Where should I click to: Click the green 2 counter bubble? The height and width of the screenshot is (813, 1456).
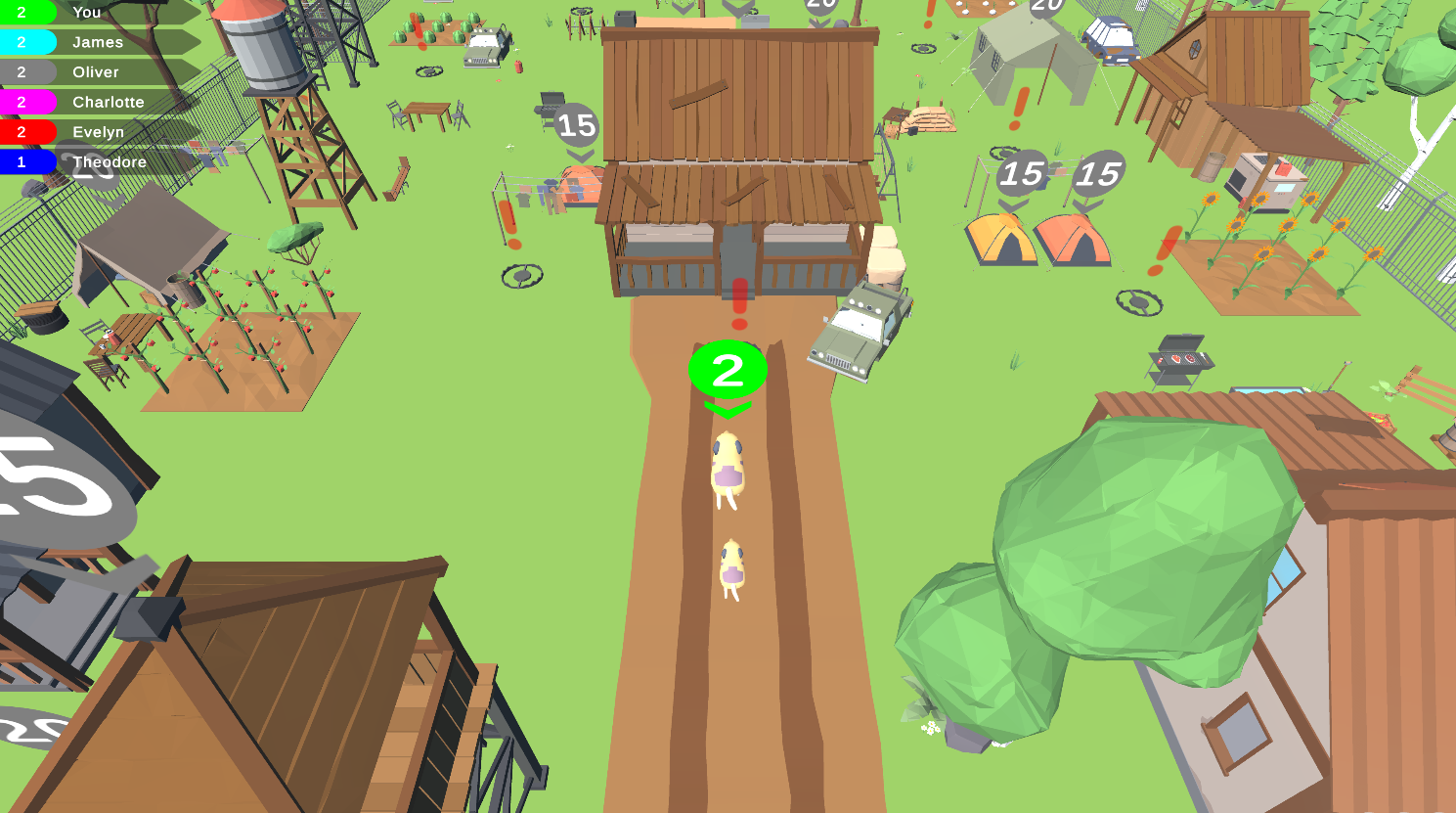pos(727,369)
